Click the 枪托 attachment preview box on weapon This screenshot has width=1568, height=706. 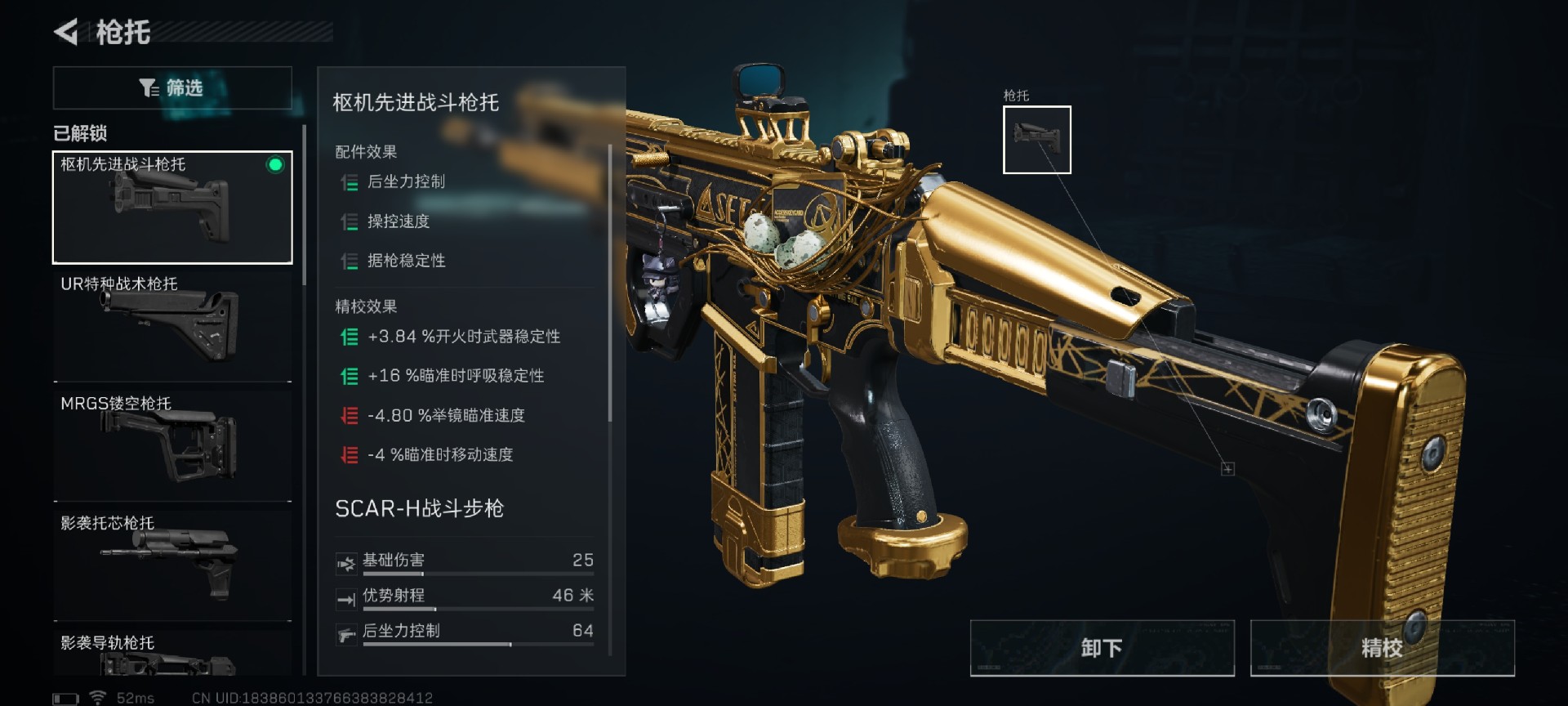(1036, 139)
